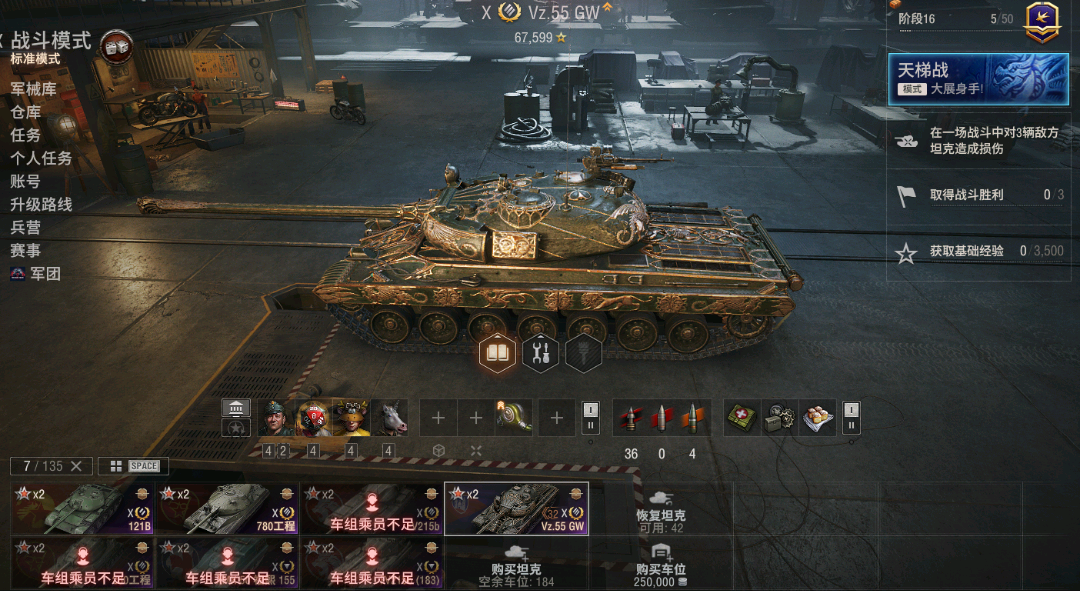Select the 121B tank in the carousel

[x=82, y=509]
